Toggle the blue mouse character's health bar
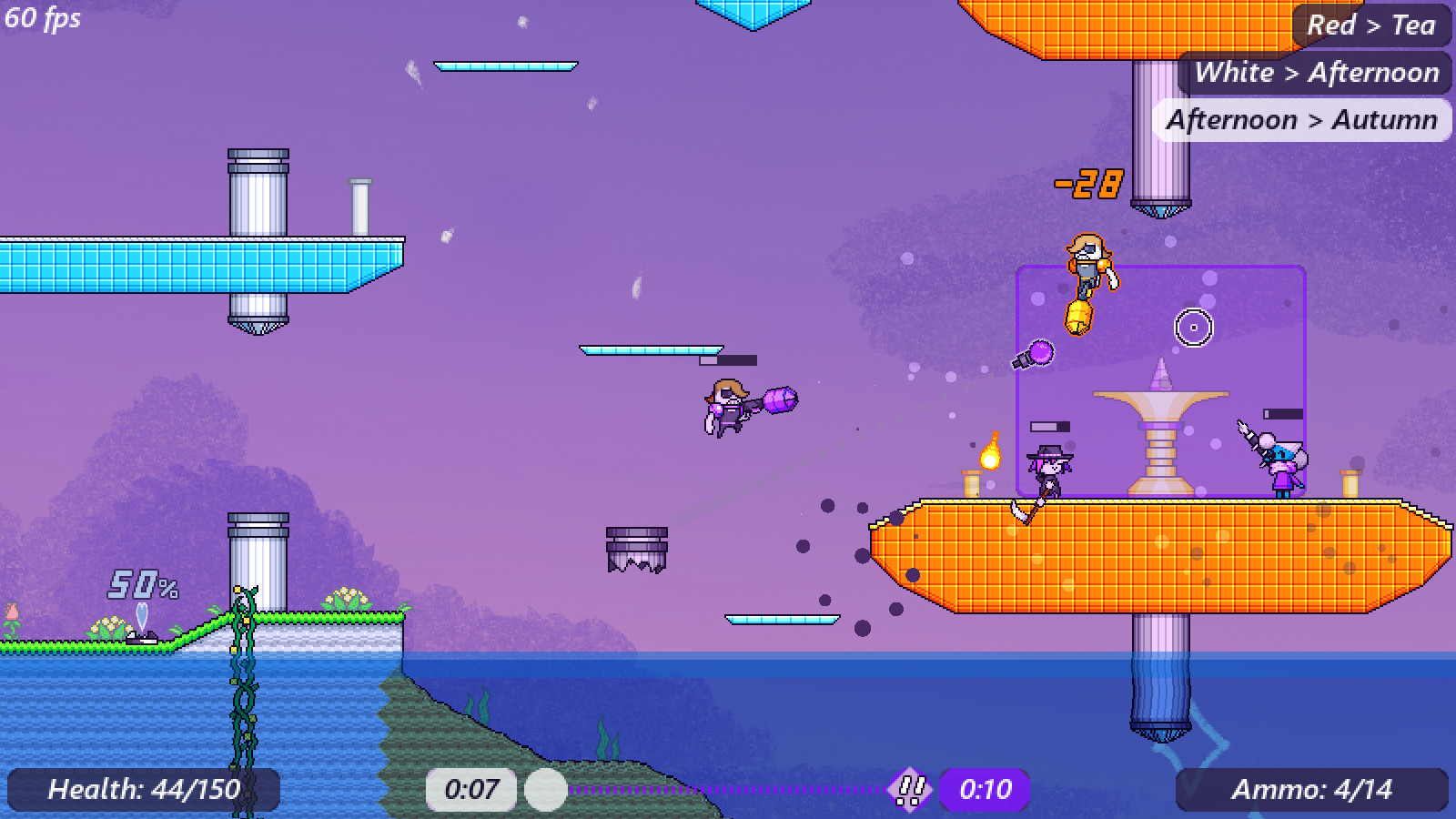Screen dimensions: 1456x819 pos(1285,411)
